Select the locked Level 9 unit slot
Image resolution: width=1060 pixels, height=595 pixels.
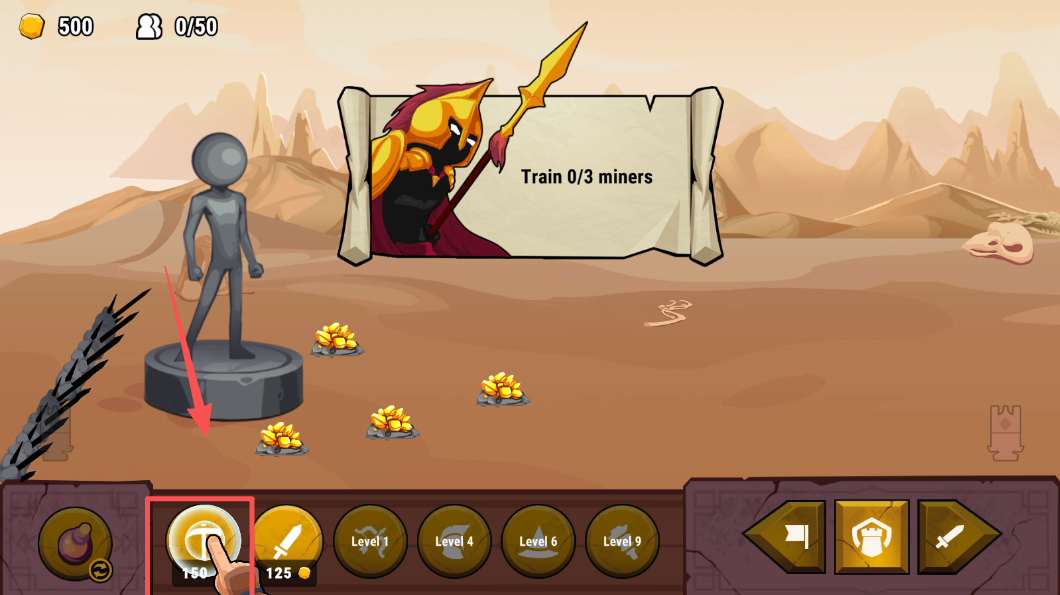622,541
